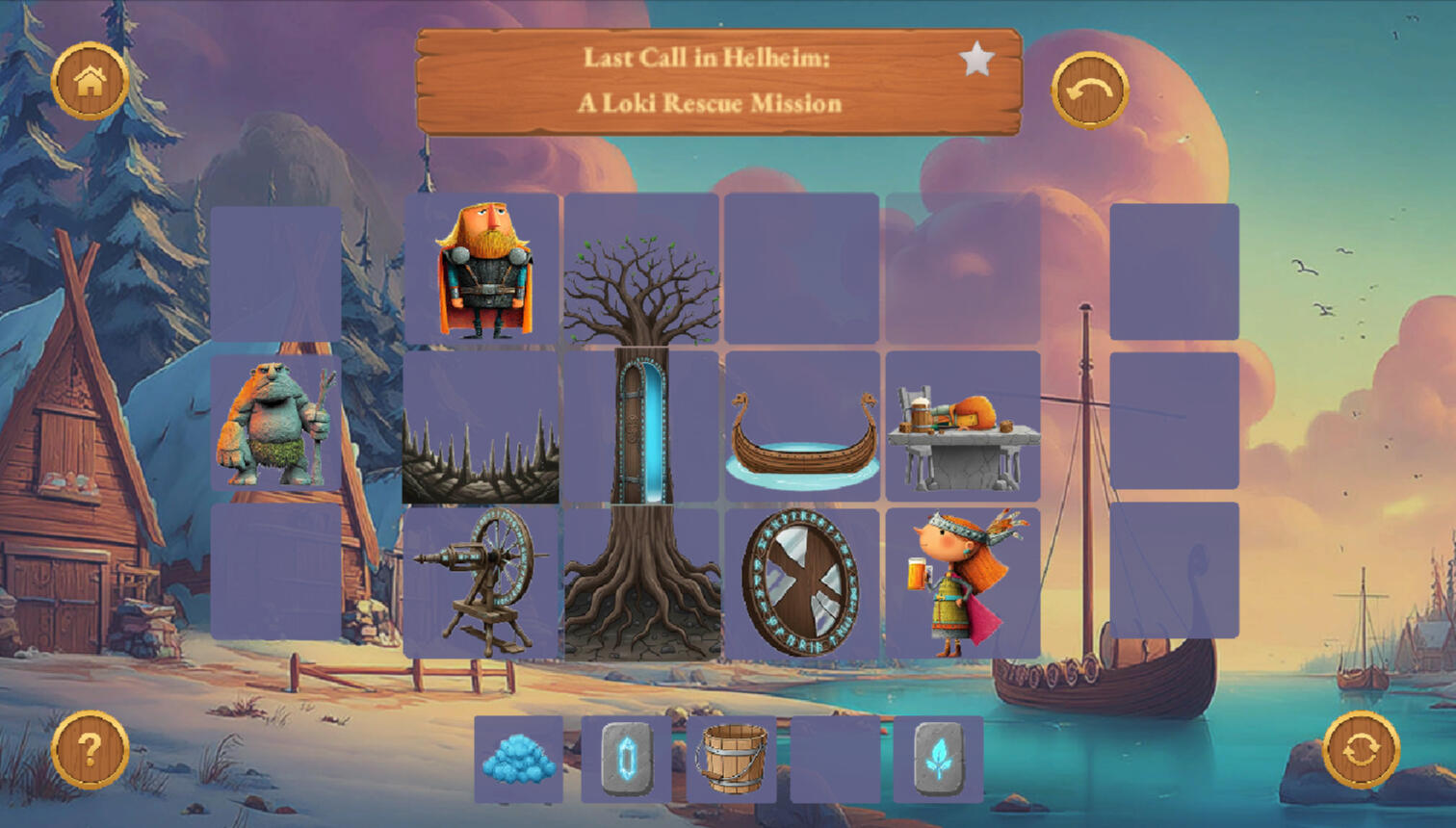
Task: Select the tree roots tile
Action: click(641, 583)
